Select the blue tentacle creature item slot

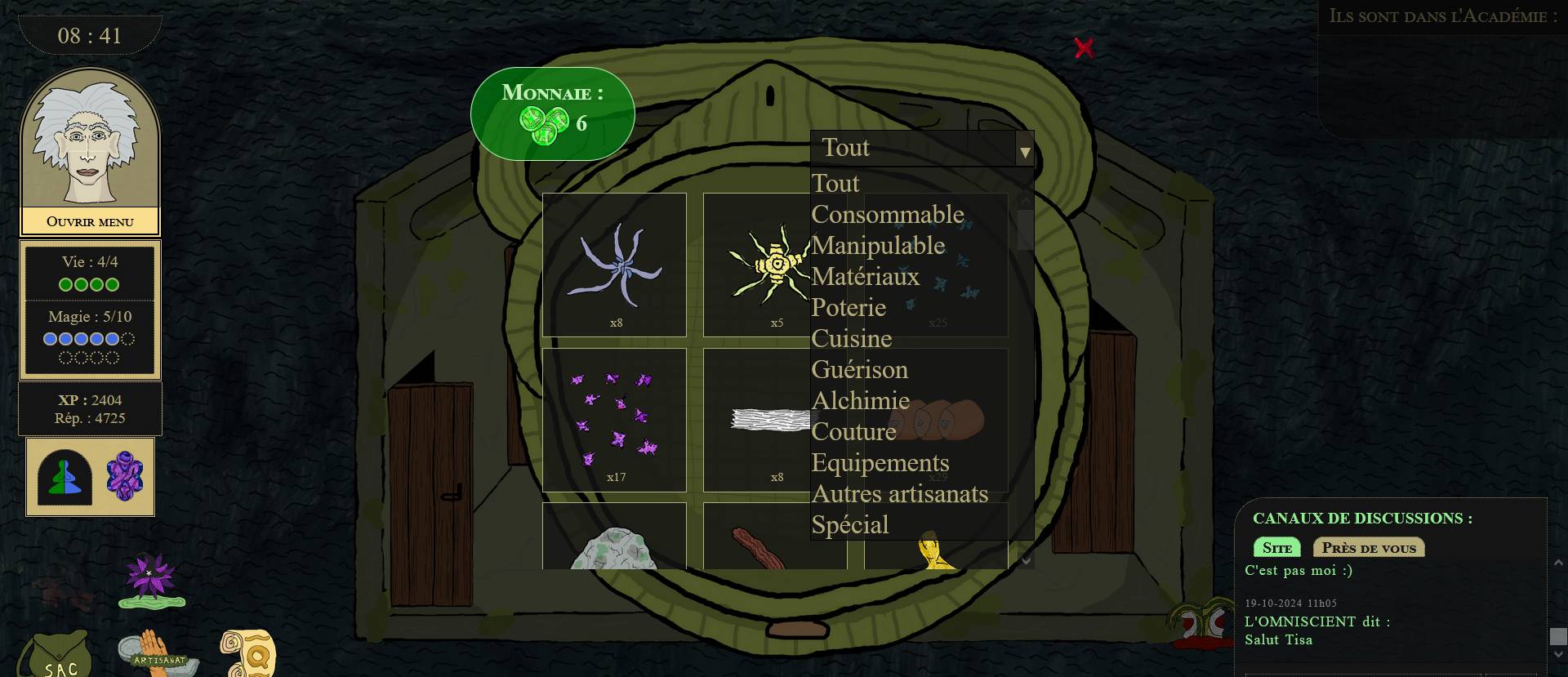coord(614,265)
